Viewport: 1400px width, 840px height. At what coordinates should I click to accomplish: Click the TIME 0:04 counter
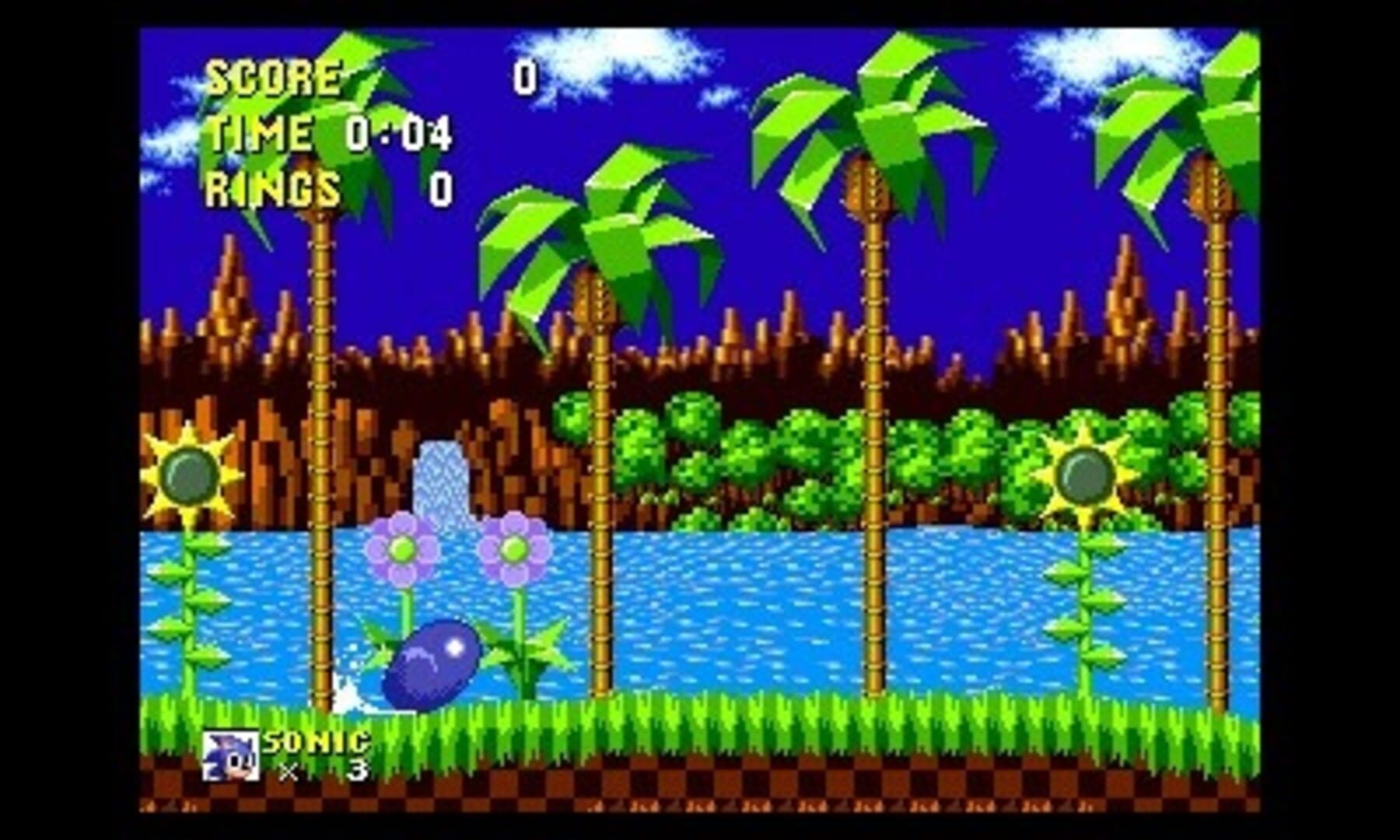tap(327, 134)
